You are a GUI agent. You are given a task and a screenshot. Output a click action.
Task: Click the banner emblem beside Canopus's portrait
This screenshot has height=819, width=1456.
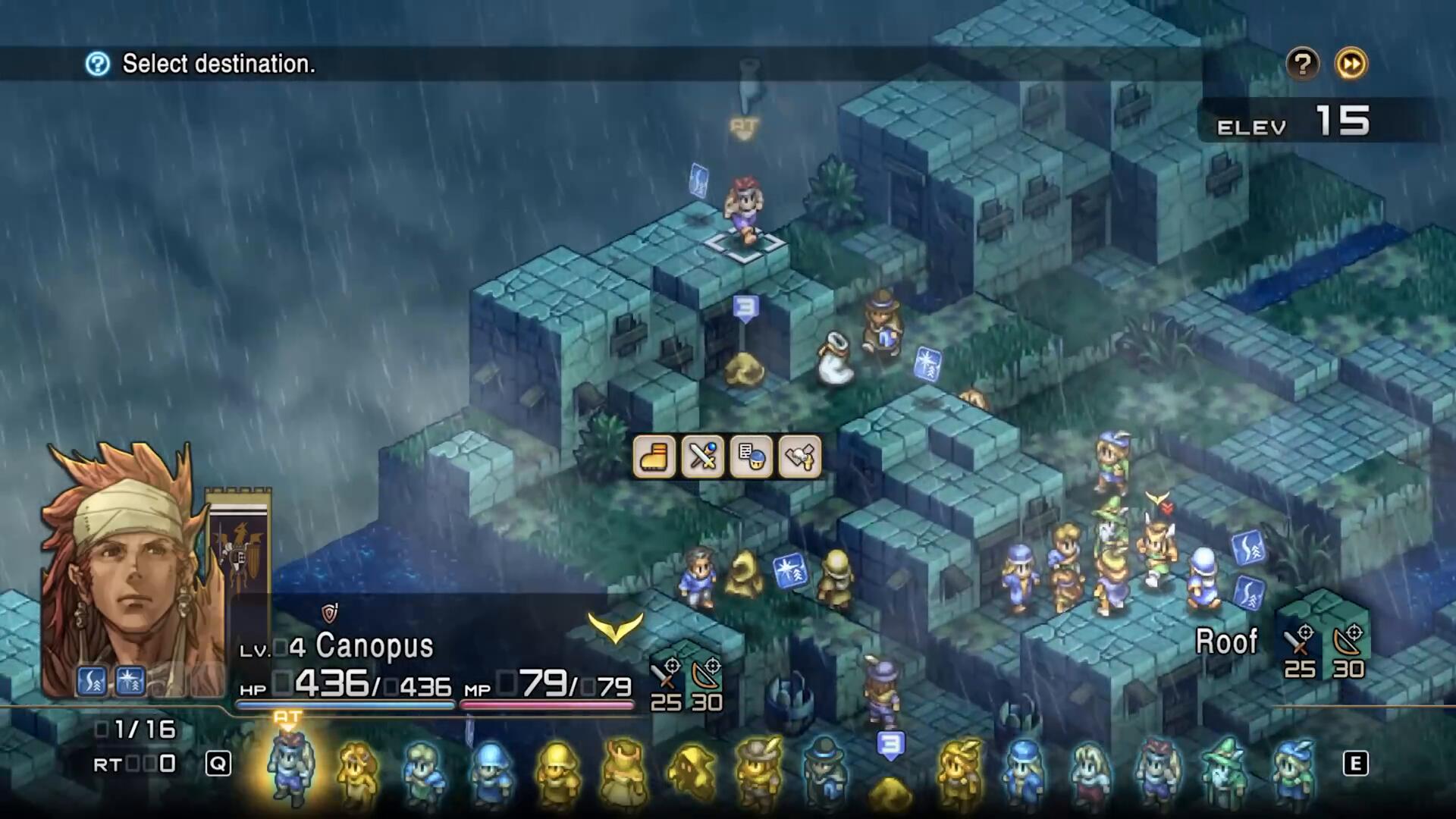pyautogui.click(x=238, y=546)
